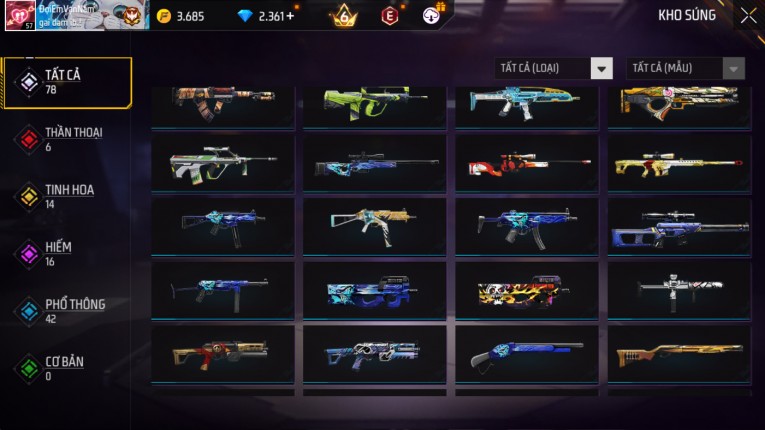Open the gold crown rank icon
Viewport: 765px width, 430px height.
point(344,15)
